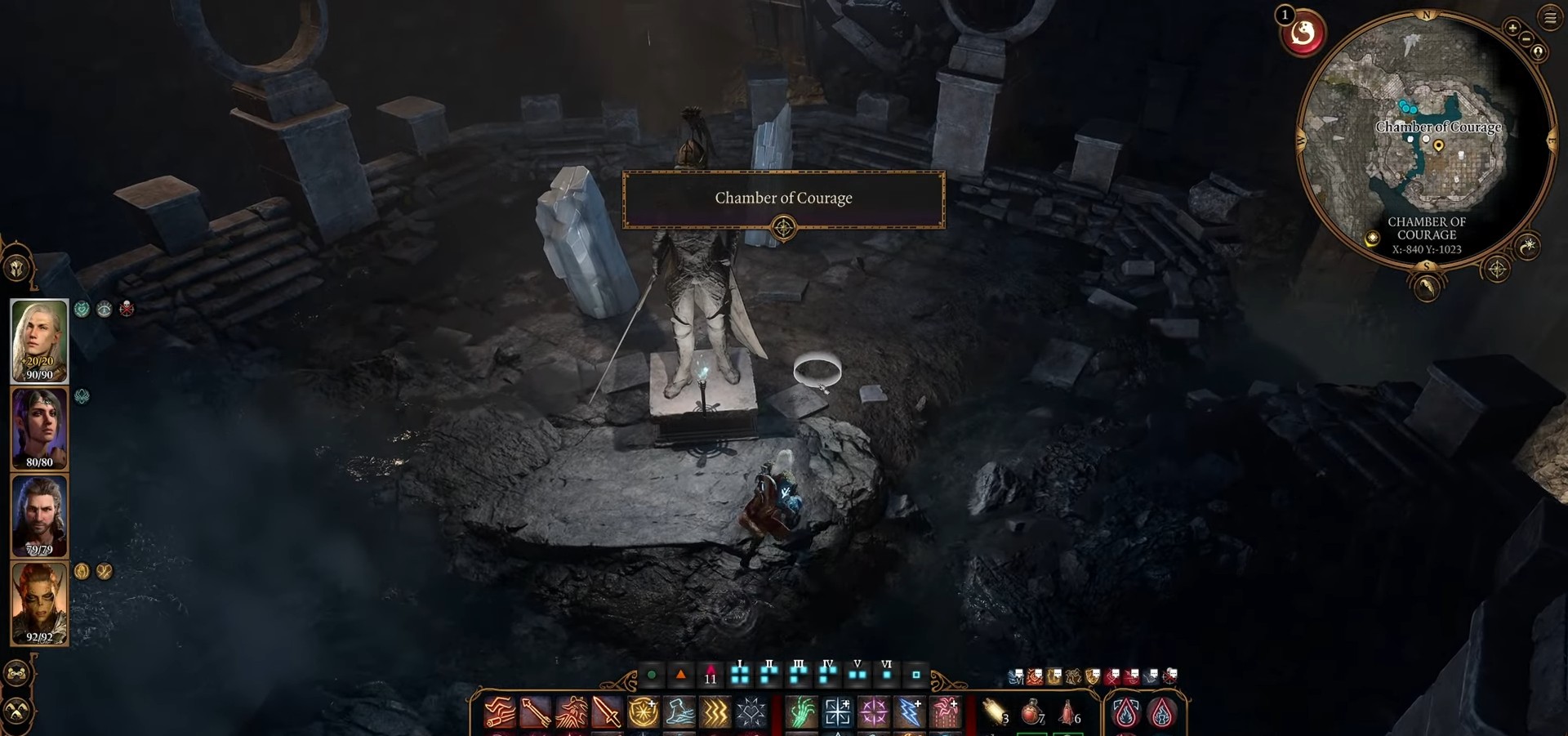Use the scroll item with count 3
The height and width of the screenshot is (736, 1568).
tap(995, 712)
